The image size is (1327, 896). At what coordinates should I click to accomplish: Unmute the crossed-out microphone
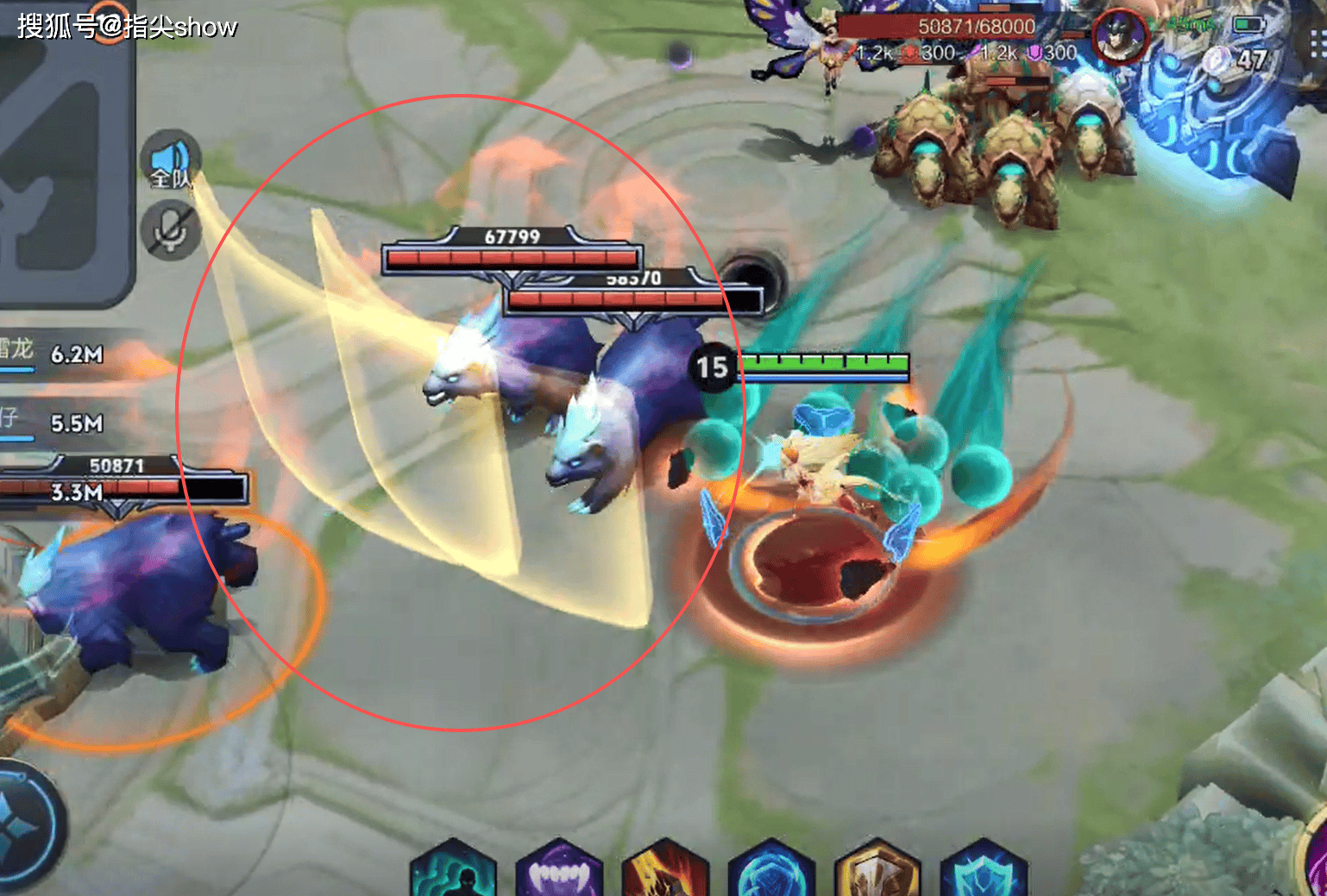pos(170,229)
